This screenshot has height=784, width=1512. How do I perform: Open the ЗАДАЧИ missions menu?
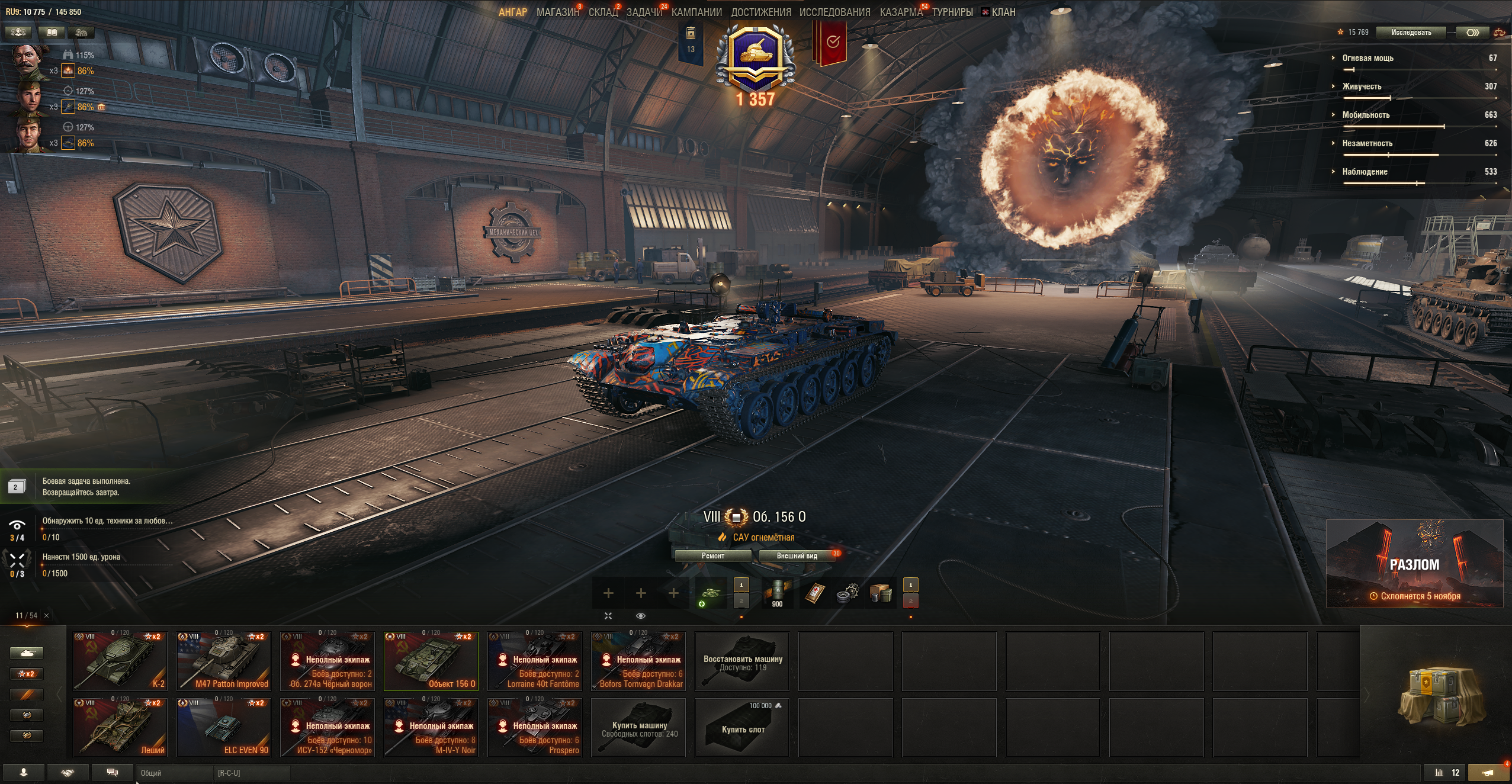(644, 12)
